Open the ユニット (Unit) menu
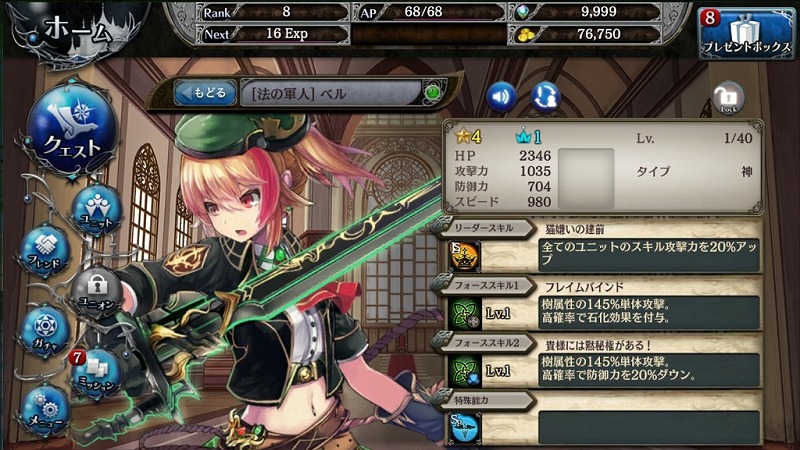The width and height of the screenshot is (800, 450). coord(97,210)
